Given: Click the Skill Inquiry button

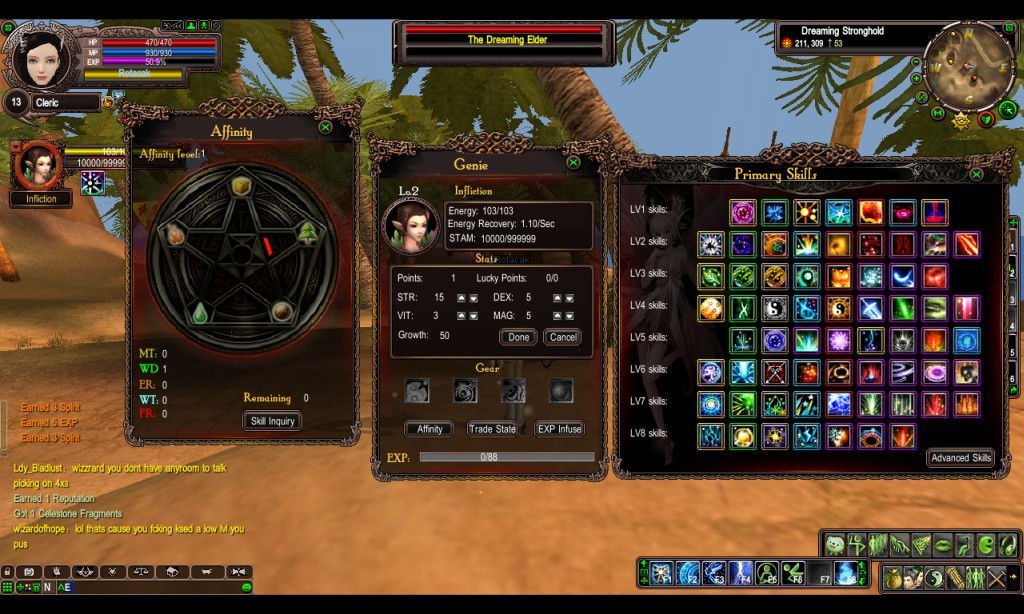Looking at the screenshot, I should (x=272, y=421).
